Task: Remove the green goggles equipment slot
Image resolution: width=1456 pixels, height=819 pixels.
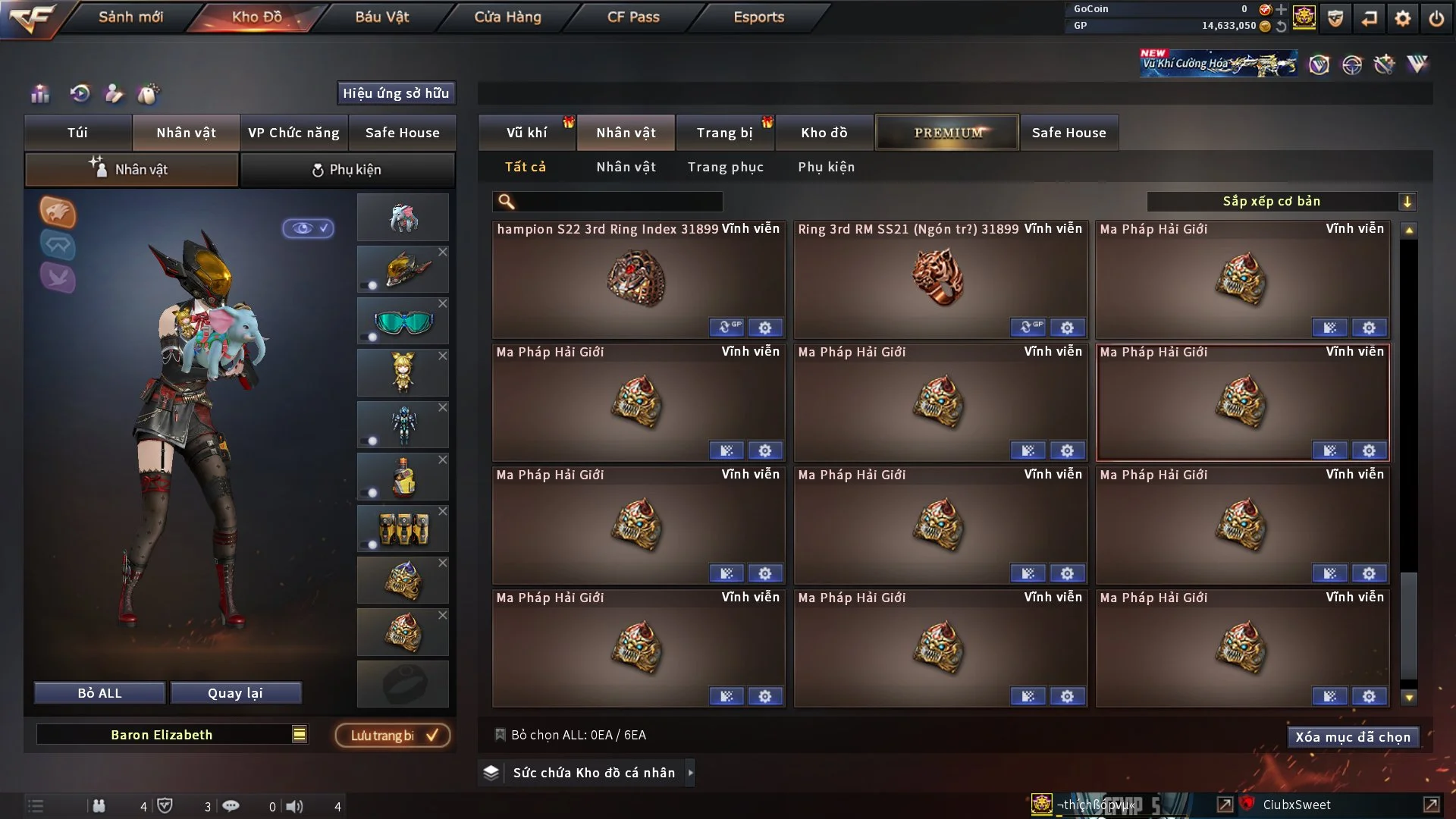Action: coord(443,303)
